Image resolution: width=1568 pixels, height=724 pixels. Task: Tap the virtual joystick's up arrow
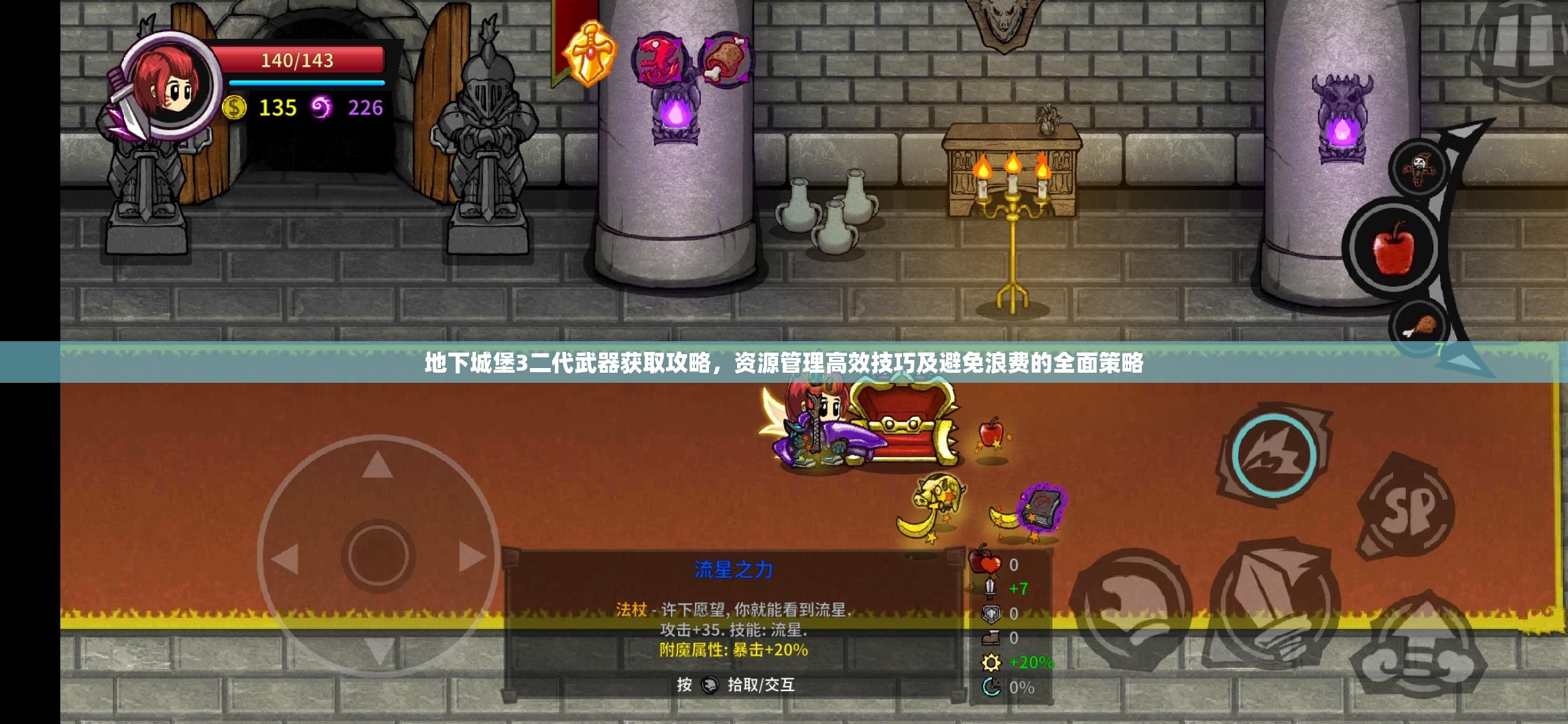click(x=377, y=465)
